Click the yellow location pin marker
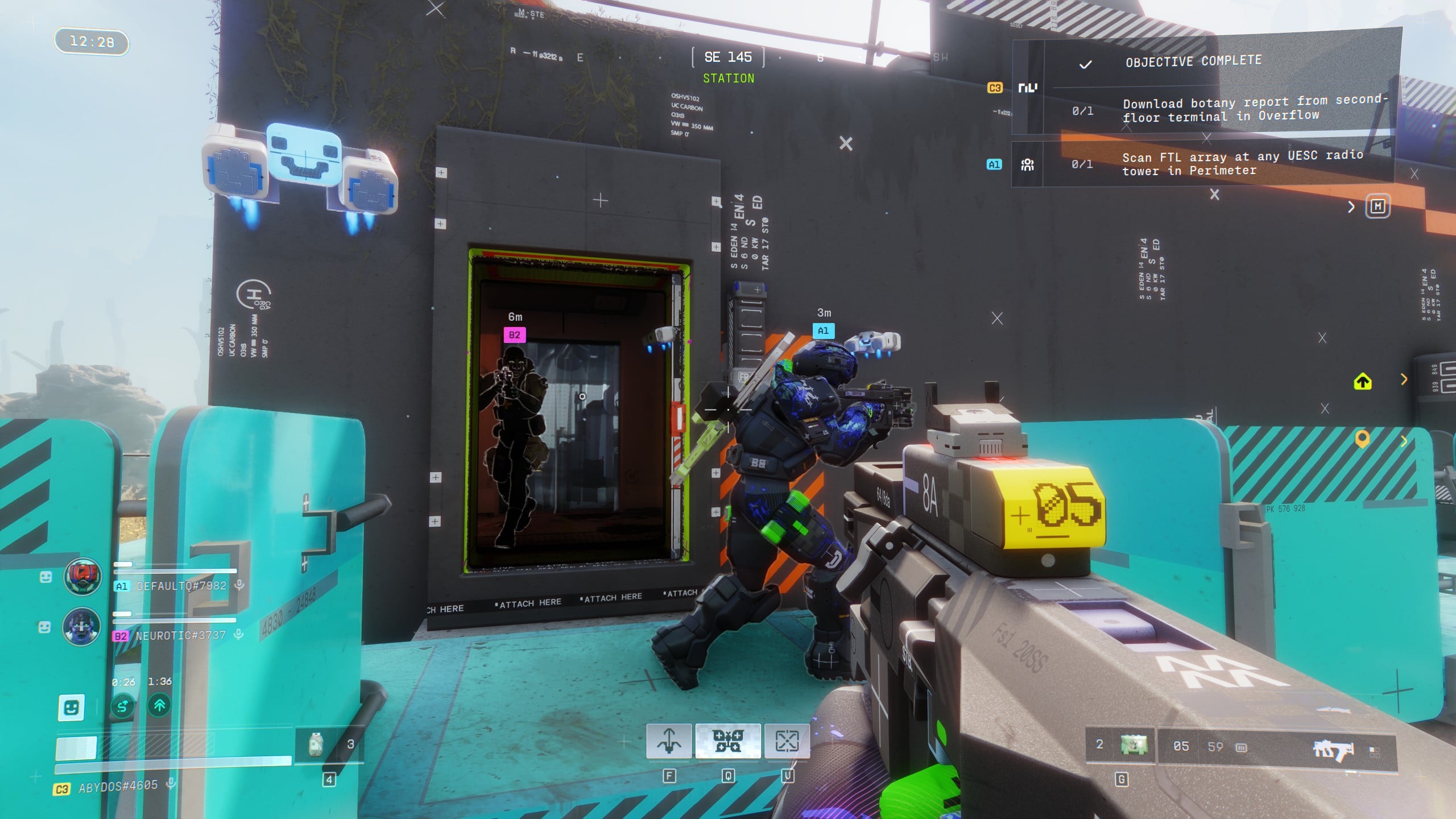1456x819 pixels. click(1362, 439)
